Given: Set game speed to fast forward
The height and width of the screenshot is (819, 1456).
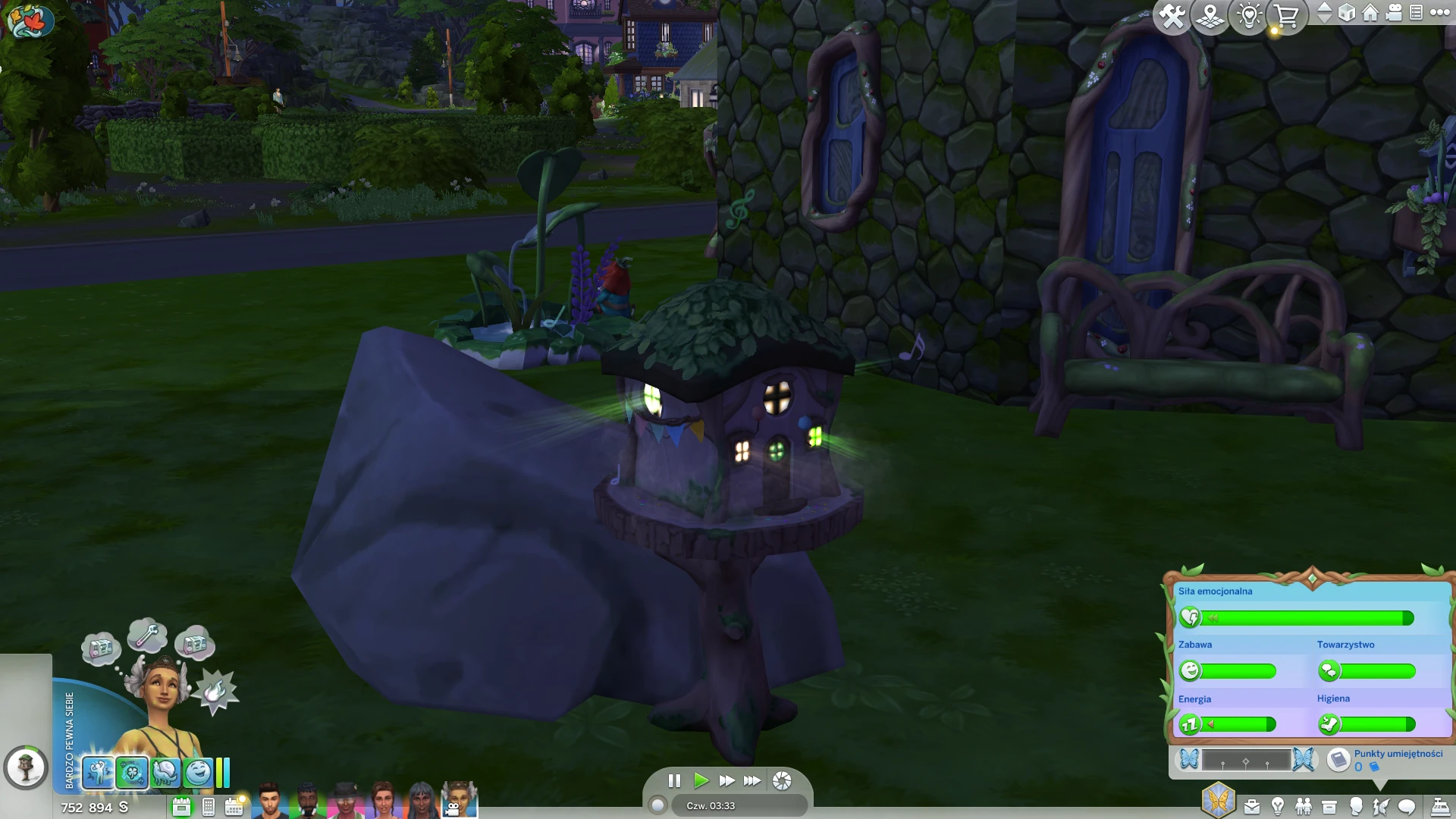Looking at the screenshot, I should click(x=726, y=780).
